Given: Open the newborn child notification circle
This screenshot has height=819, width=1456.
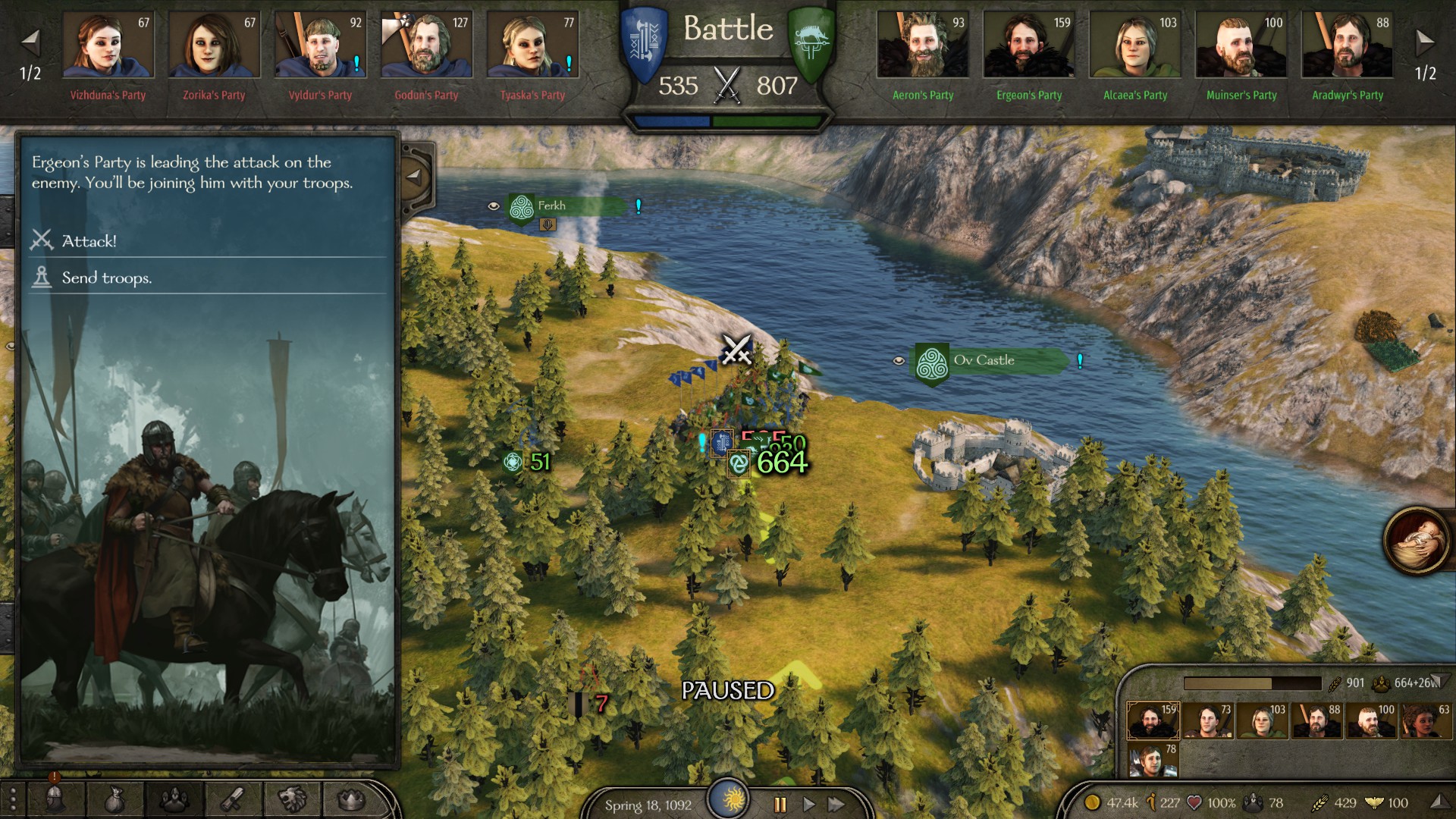Looking at the screenshot, I should pos(1415,541).
